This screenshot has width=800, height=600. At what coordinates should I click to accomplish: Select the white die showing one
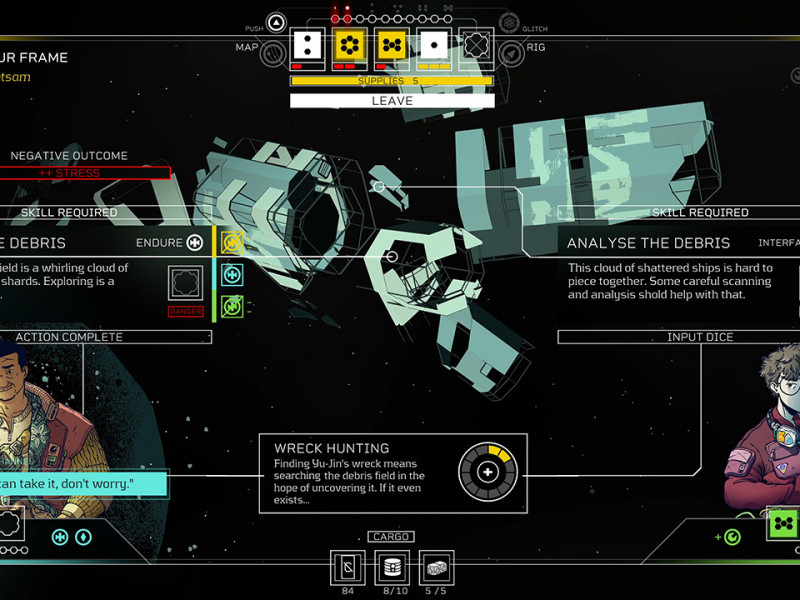[x=434, y=45]
